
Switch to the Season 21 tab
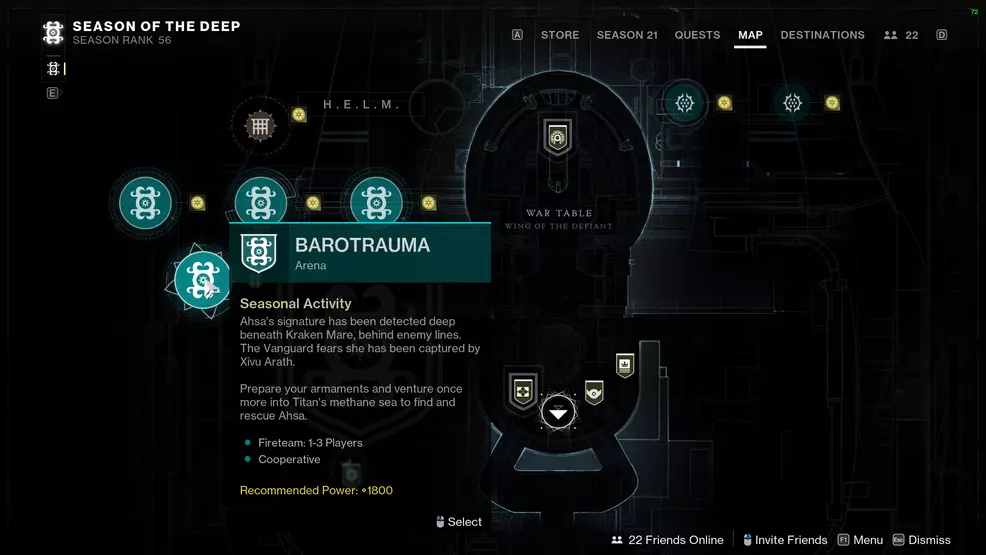coord(627,35)
